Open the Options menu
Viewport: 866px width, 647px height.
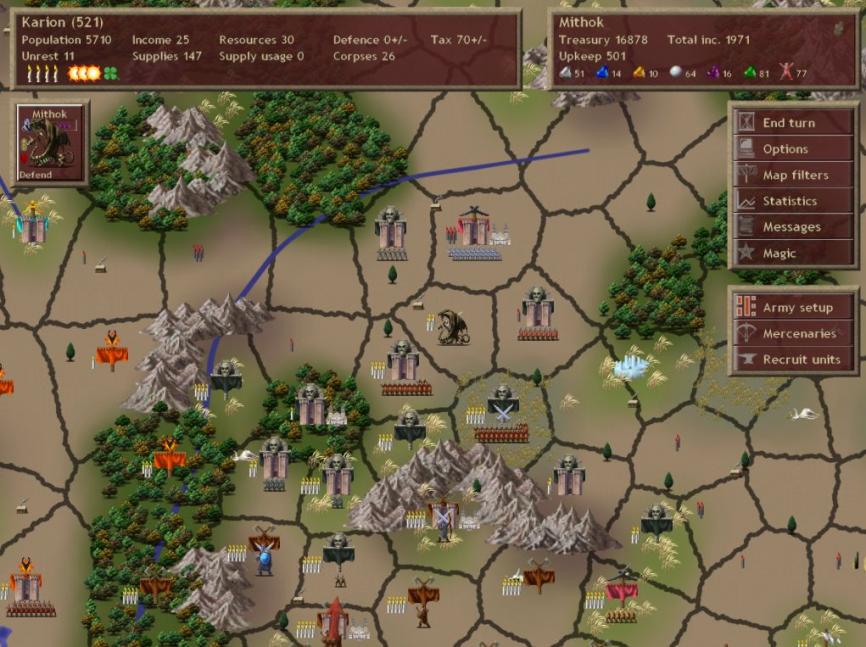pos(793,149)
